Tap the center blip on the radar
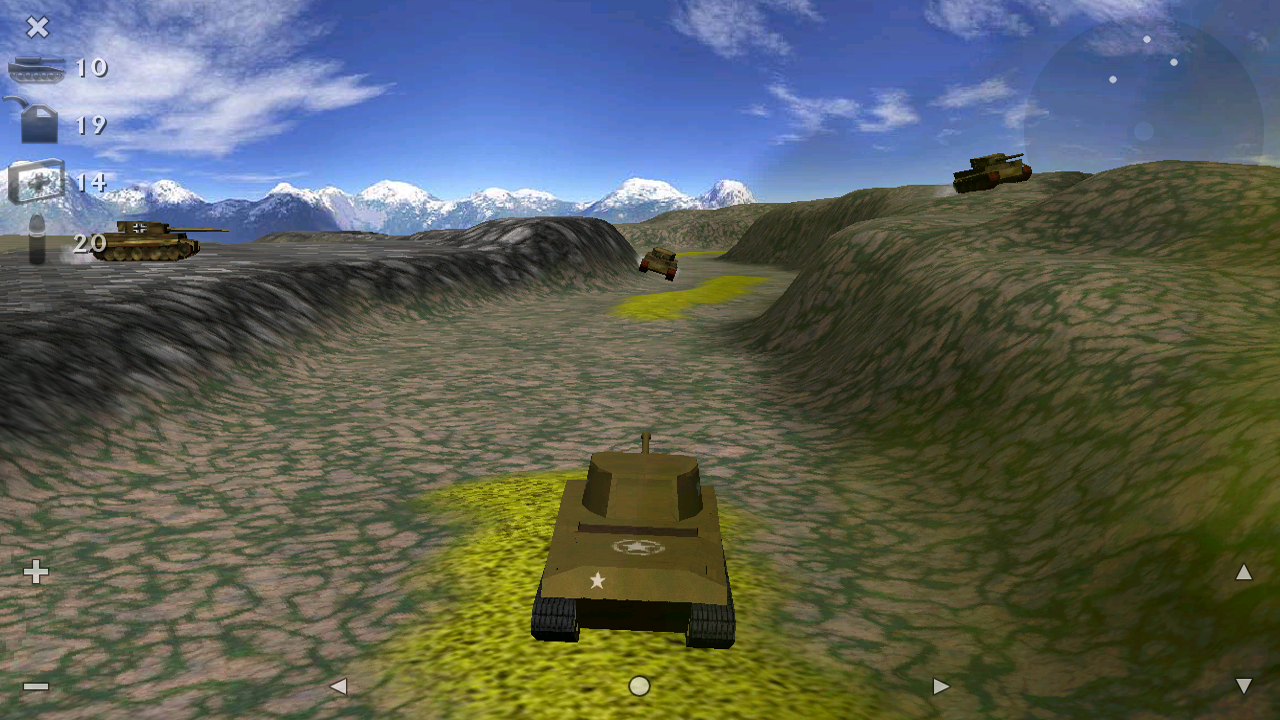Screen dimensions: 1280x720 pyautogui.click(x=1143, y=129)
